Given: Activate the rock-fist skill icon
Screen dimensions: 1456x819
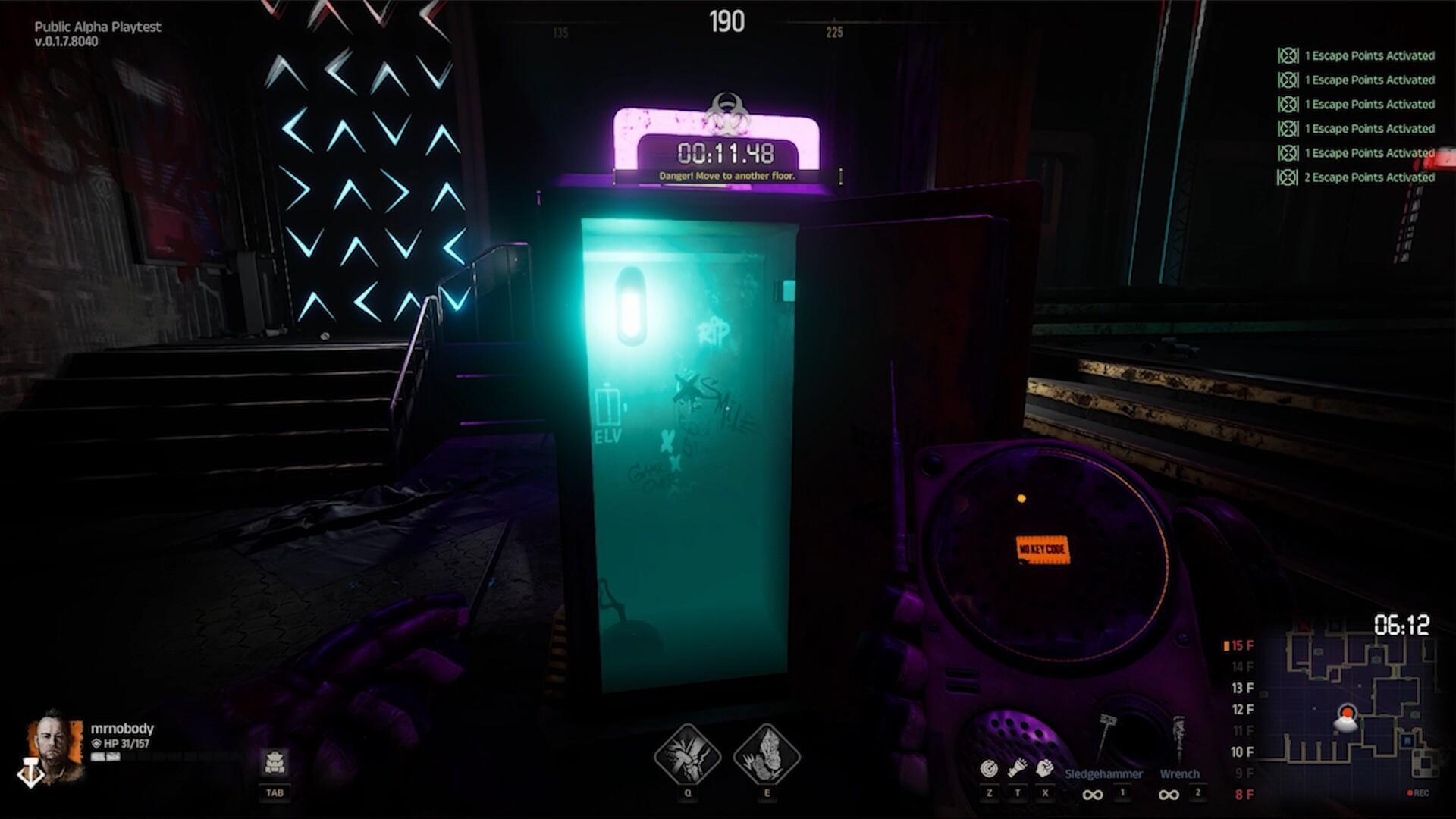Looking at the screenshot, I should point(767,755).
